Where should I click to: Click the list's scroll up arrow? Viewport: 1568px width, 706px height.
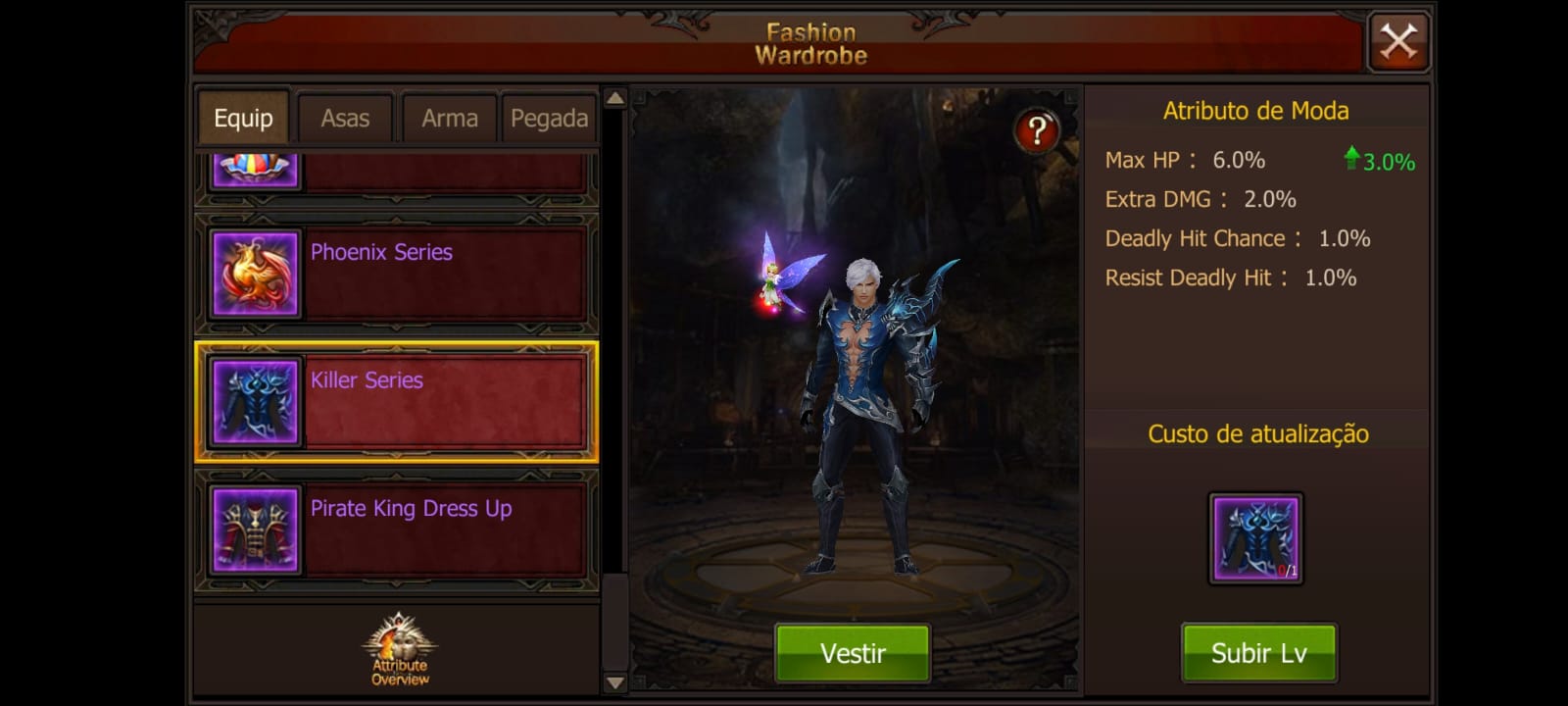(x=614, y=98)
